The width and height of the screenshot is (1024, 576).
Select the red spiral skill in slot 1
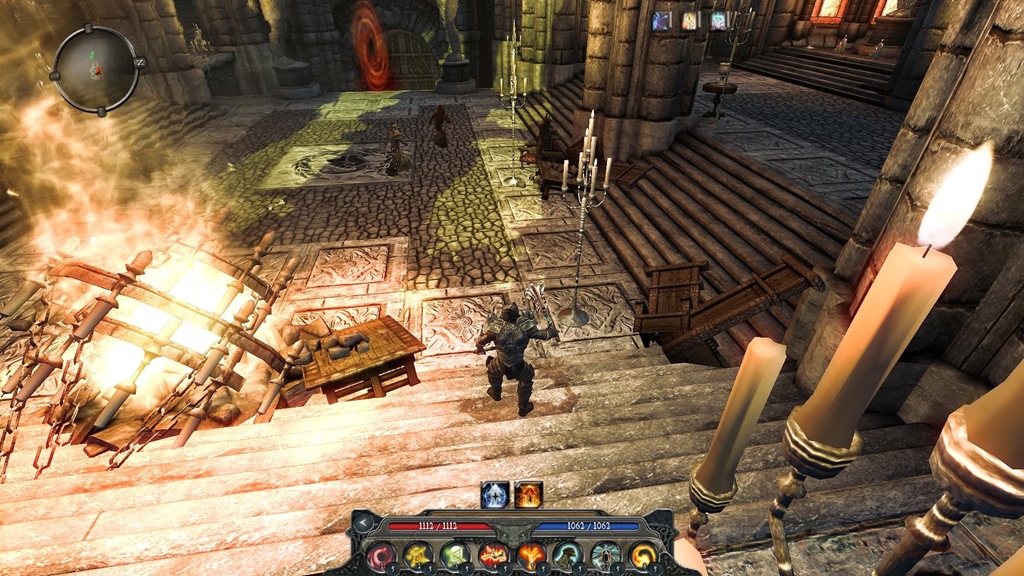click(x=380, y=555)
